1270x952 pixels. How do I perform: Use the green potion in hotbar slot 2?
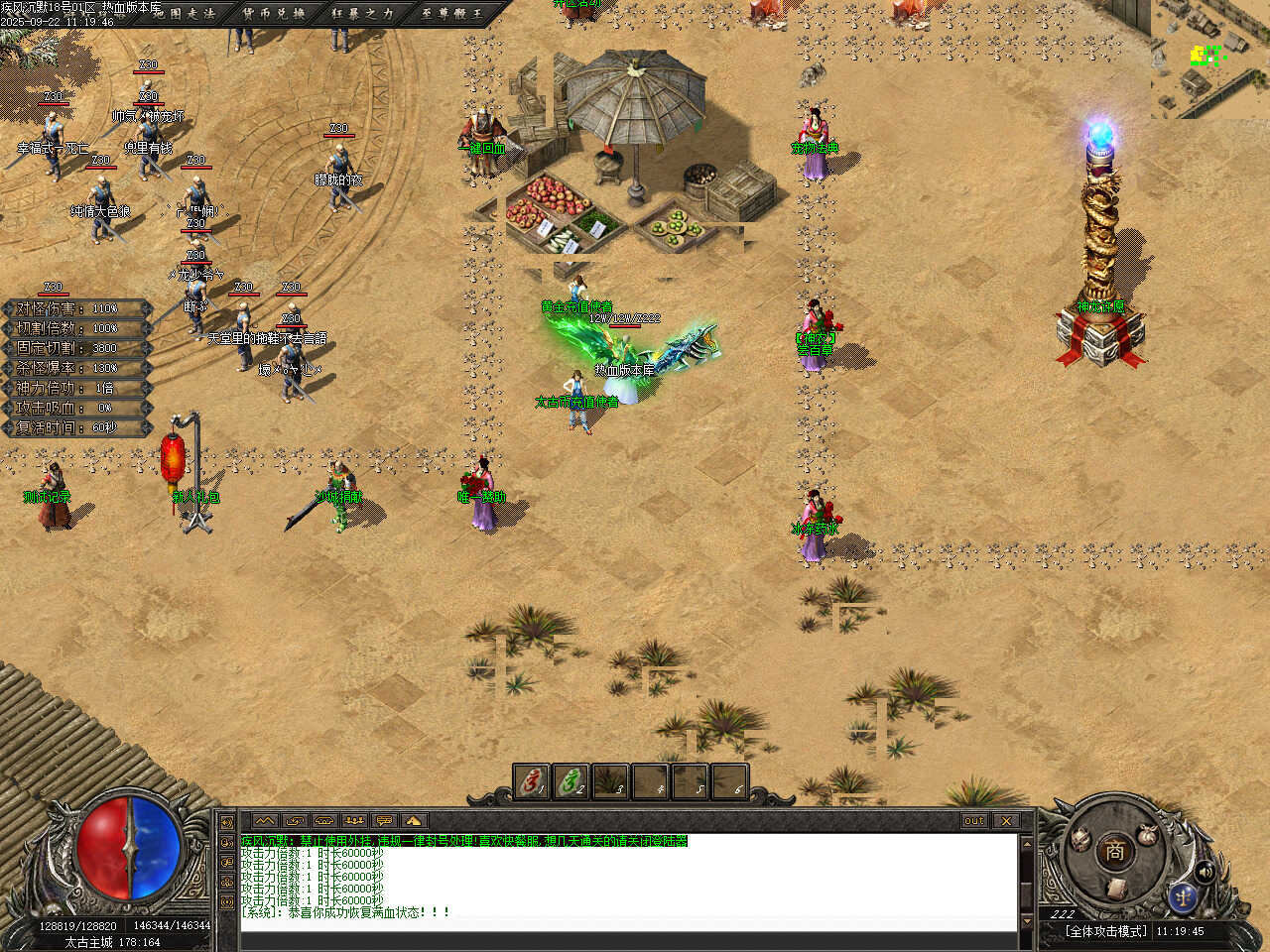coord(571,782)
